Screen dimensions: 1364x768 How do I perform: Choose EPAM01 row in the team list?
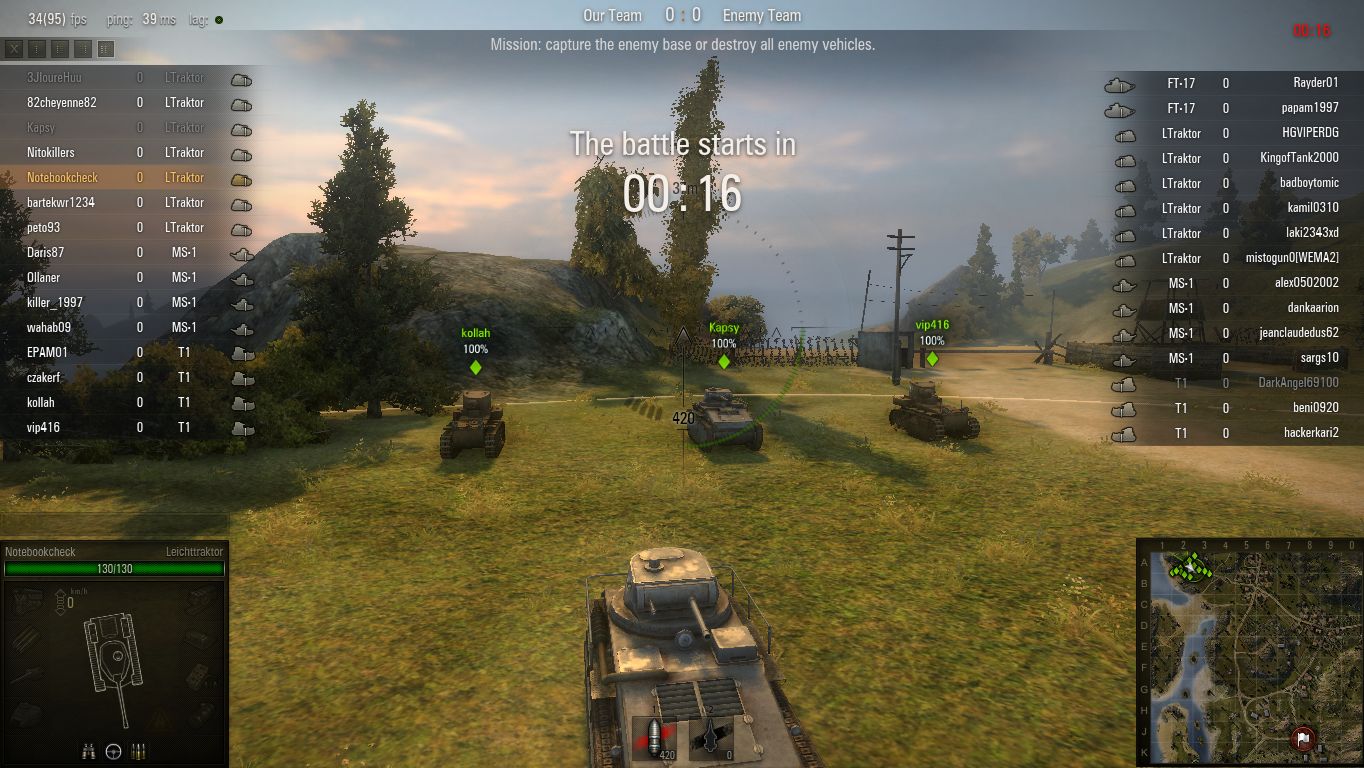(47, 353)
